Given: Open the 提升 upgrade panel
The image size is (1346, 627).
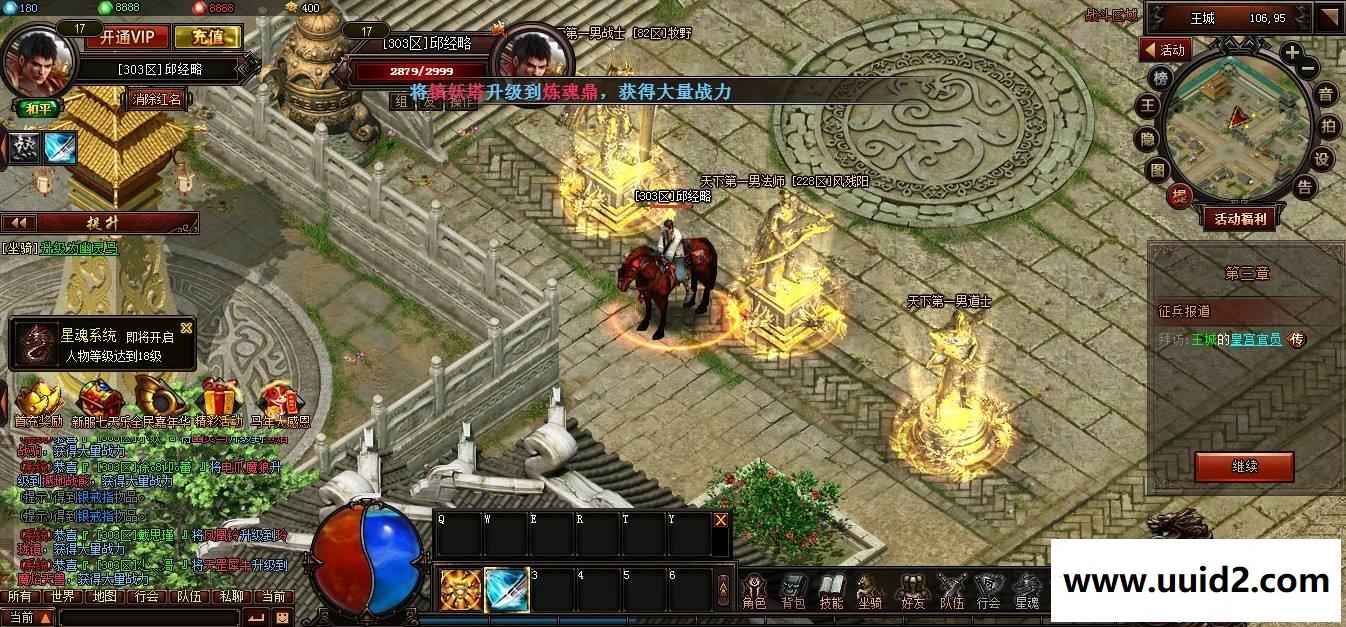Looking at the screenshot, I should click(100, 222).
